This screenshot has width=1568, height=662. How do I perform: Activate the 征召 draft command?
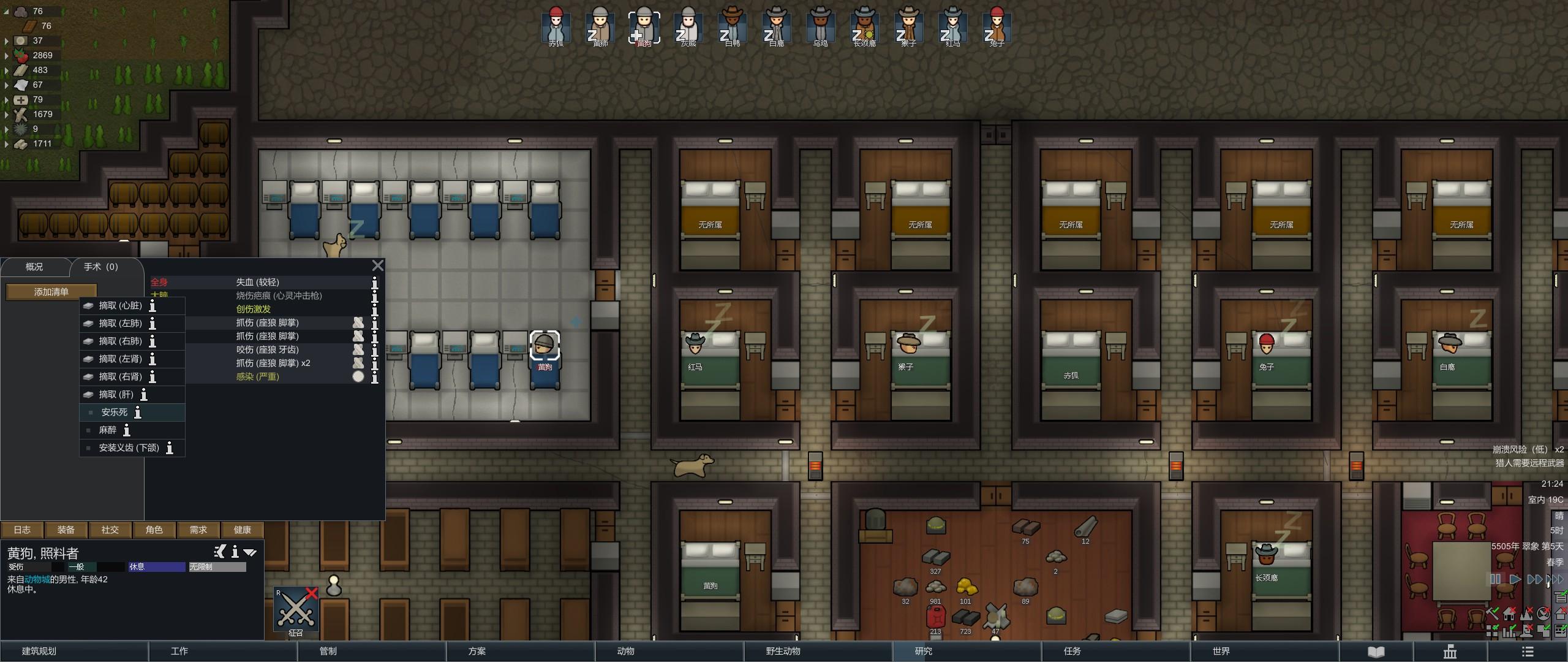(x=296, y=611)
